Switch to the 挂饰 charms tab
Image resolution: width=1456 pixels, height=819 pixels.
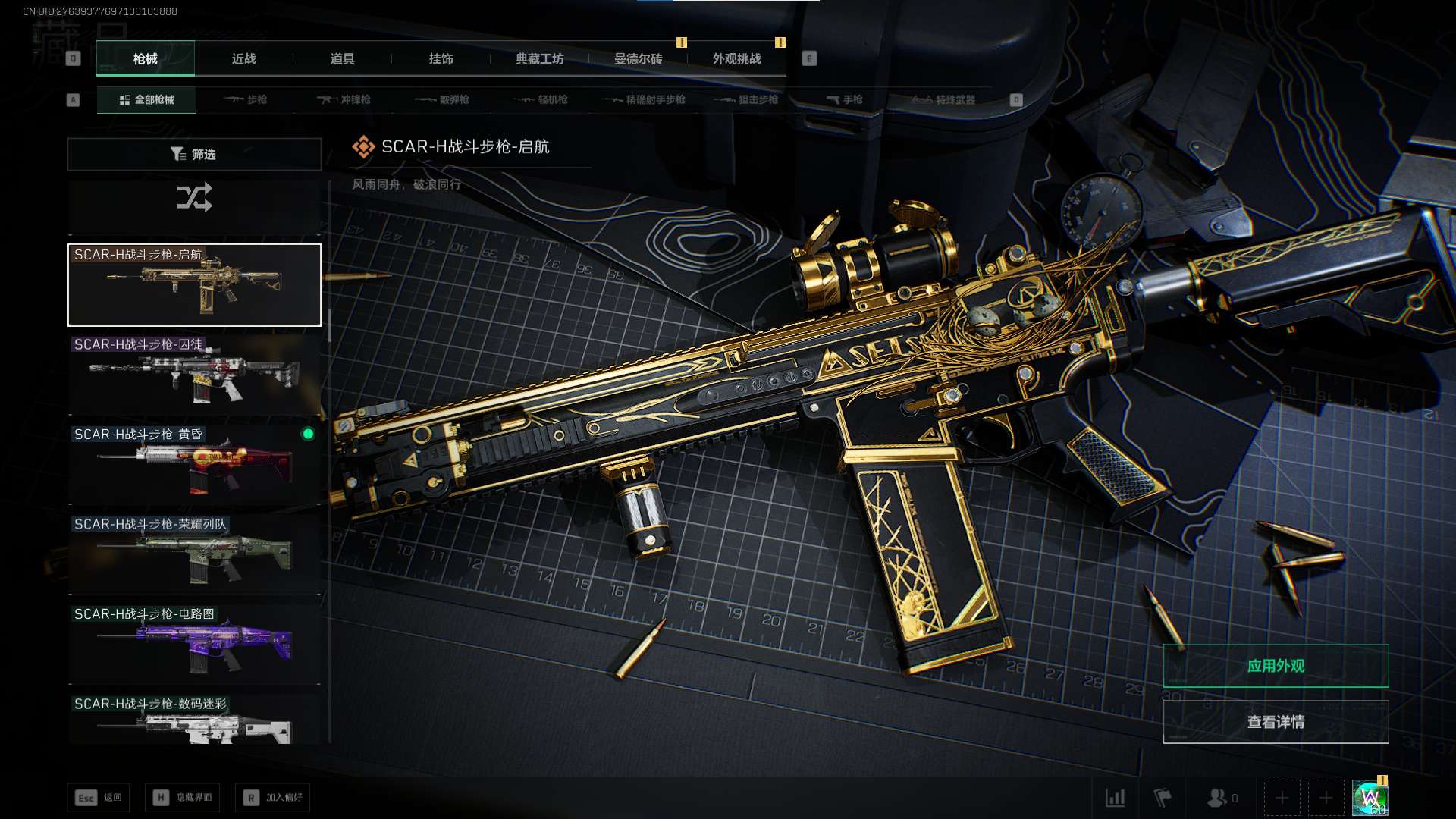(x=441, y=58)
